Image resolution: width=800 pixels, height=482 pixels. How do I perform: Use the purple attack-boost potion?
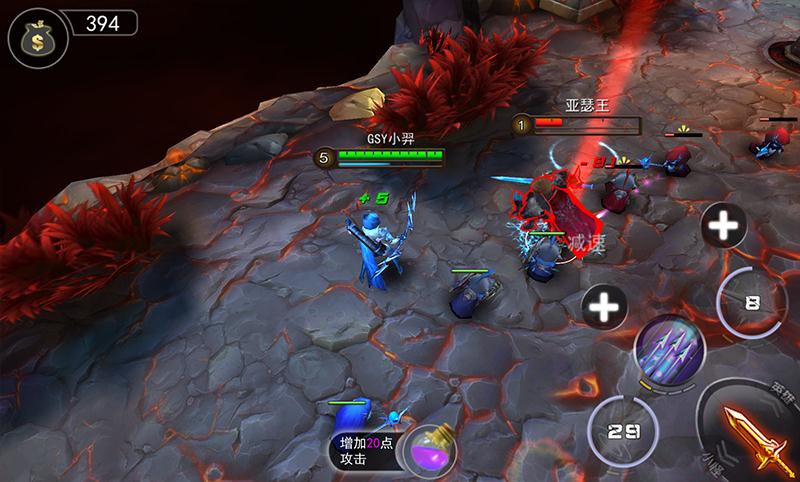pyautogui.click(x=432, y=448)
